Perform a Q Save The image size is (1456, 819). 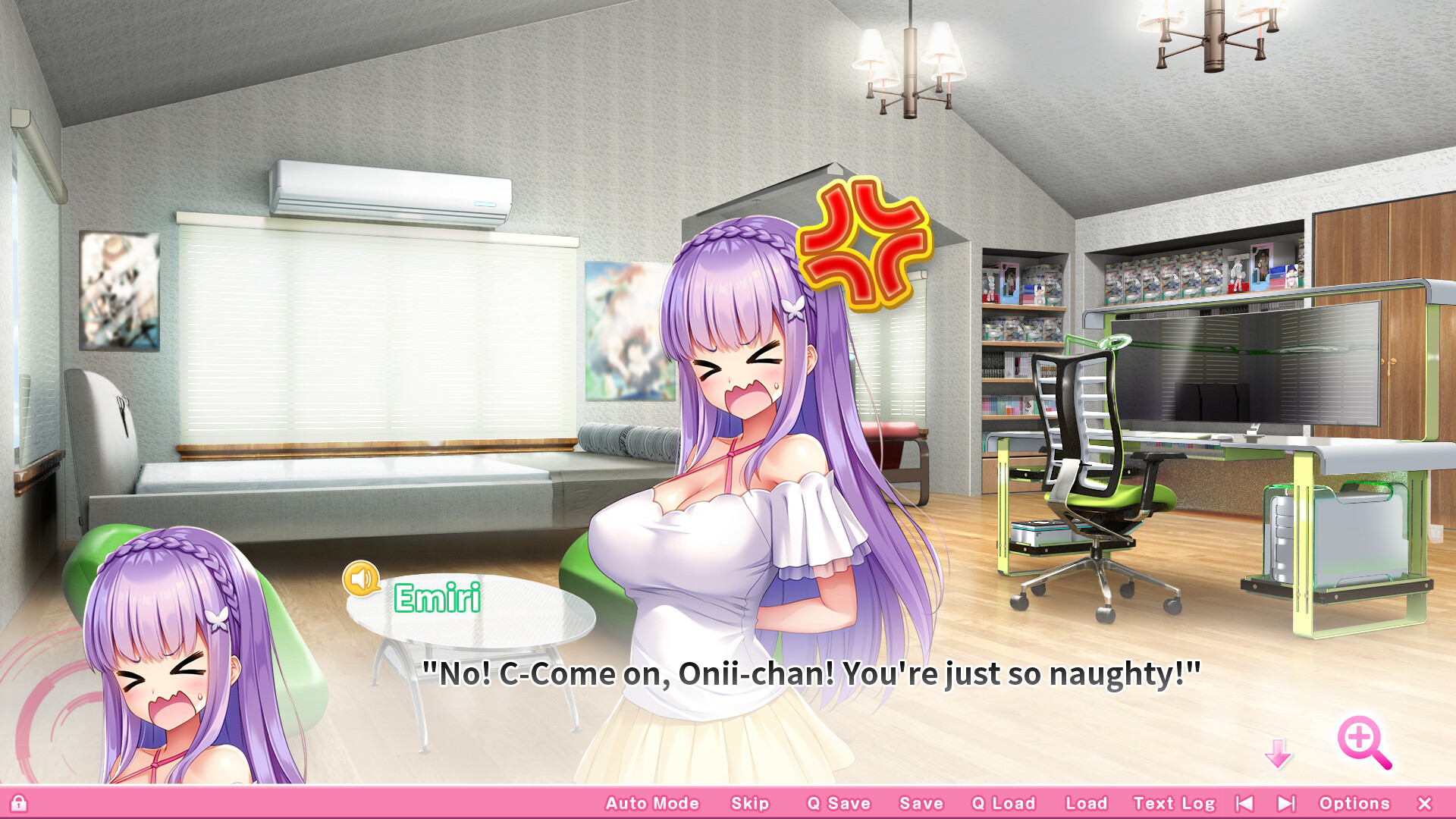839,802
